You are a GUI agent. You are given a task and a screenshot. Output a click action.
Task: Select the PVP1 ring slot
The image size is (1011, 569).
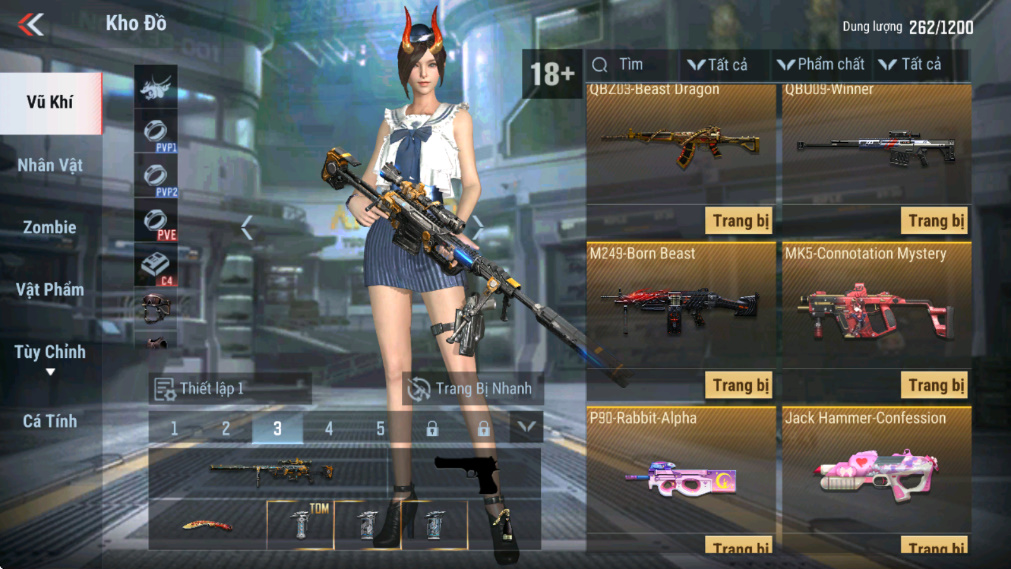pos(155,132)
